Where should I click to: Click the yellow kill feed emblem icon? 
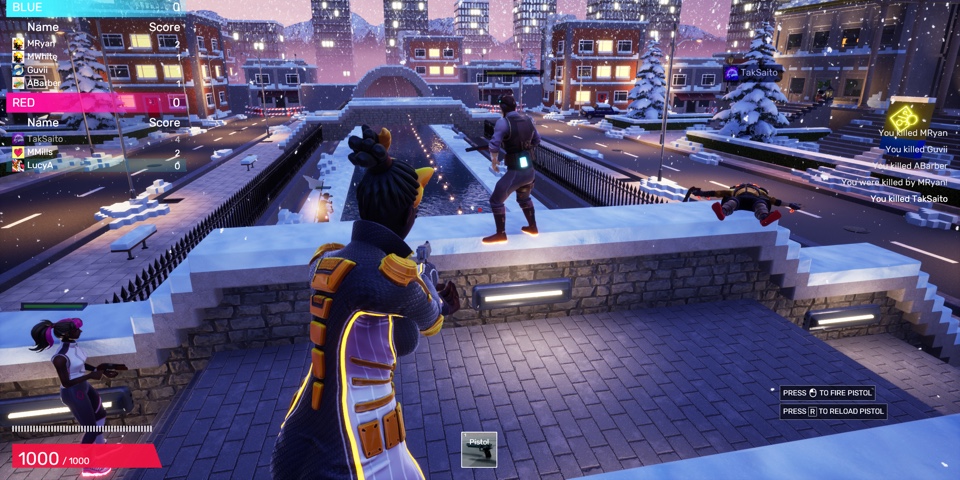tap(905, 116)
